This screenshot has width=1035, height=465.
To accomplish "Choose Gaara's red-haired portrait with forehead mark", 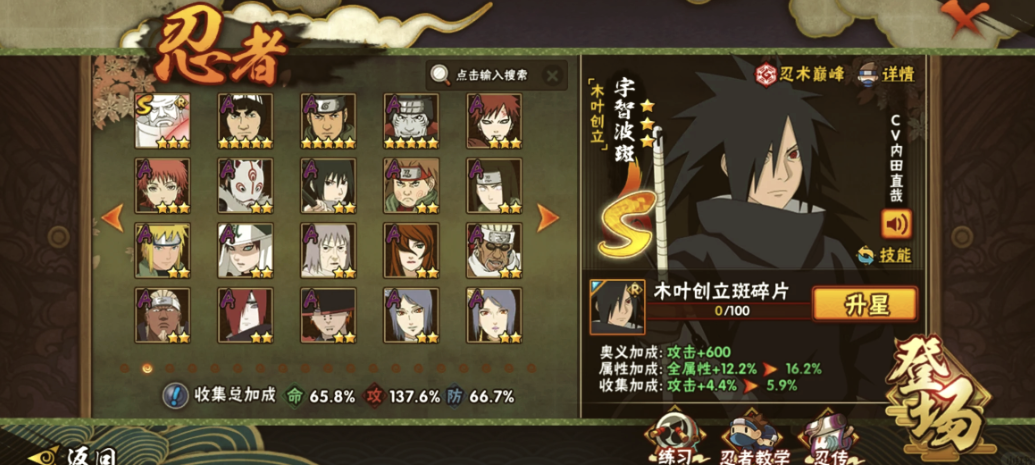I will point(493,121).
